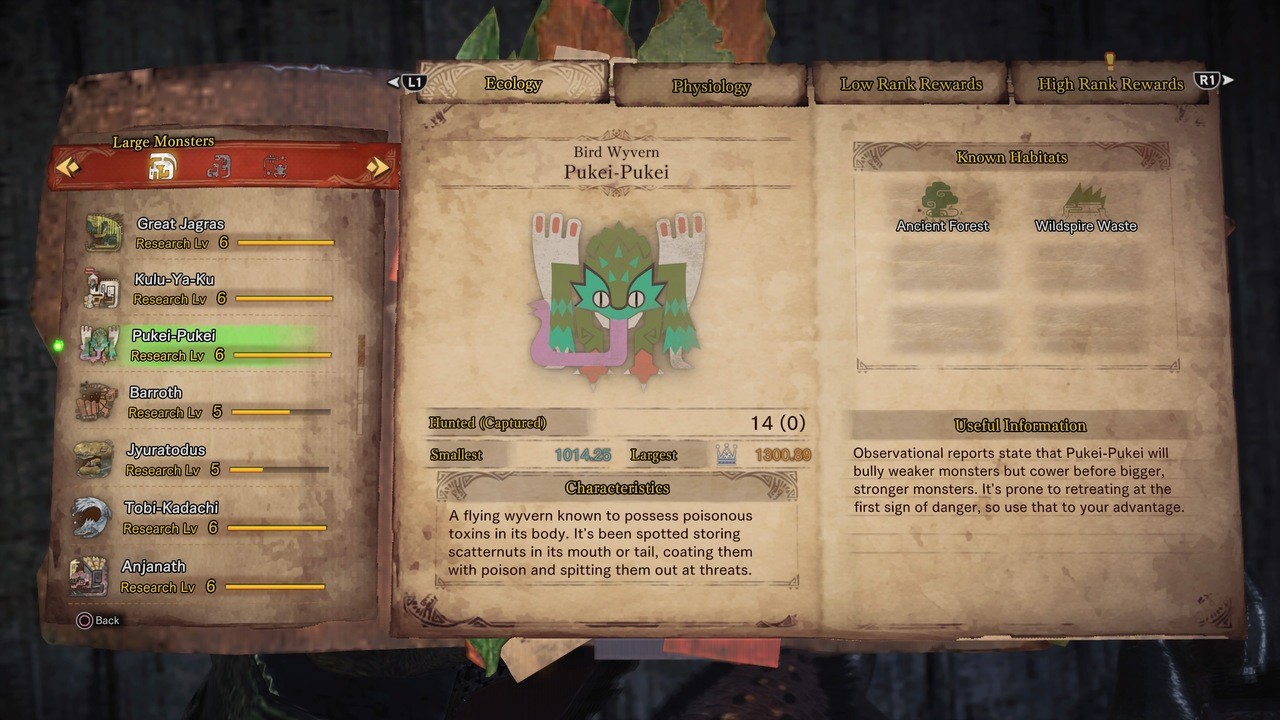Open the Physiology tab
The image size is (1280, 720).
pyautogui.click(x=711, y=86)
